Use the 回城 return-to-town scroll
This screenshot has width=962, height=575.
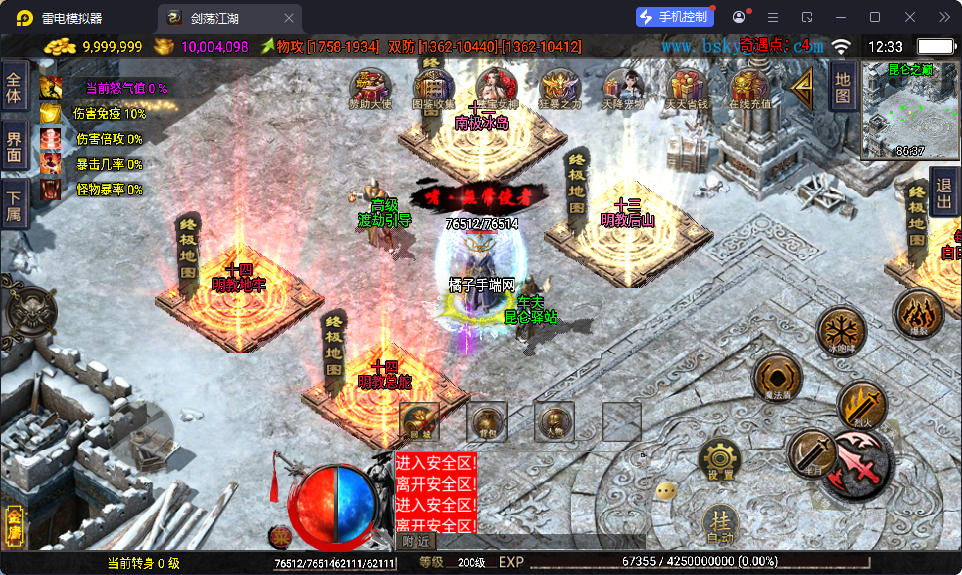pos(419,421)
